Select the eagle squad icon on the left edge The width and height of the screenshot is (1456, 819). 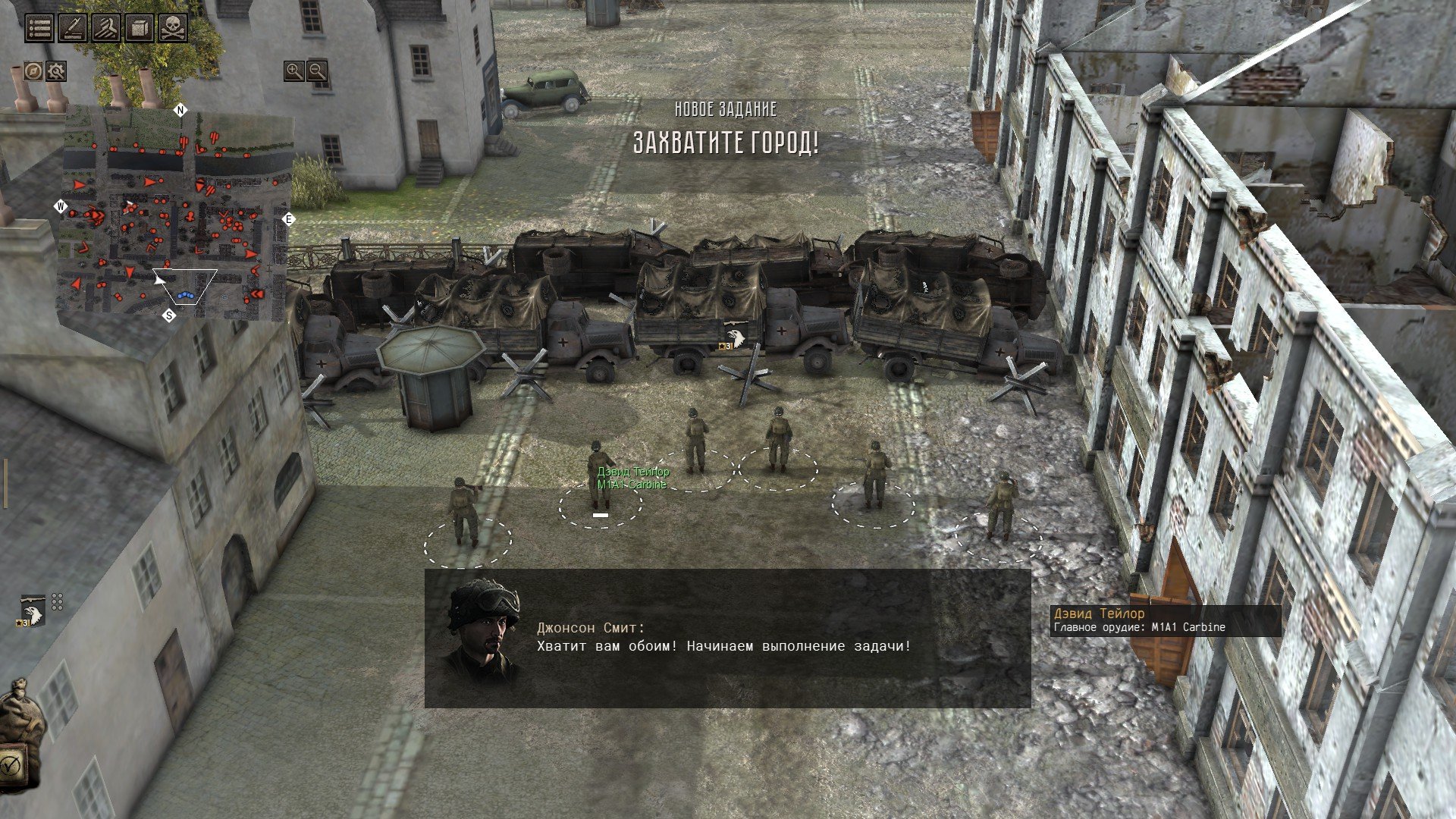33,611
